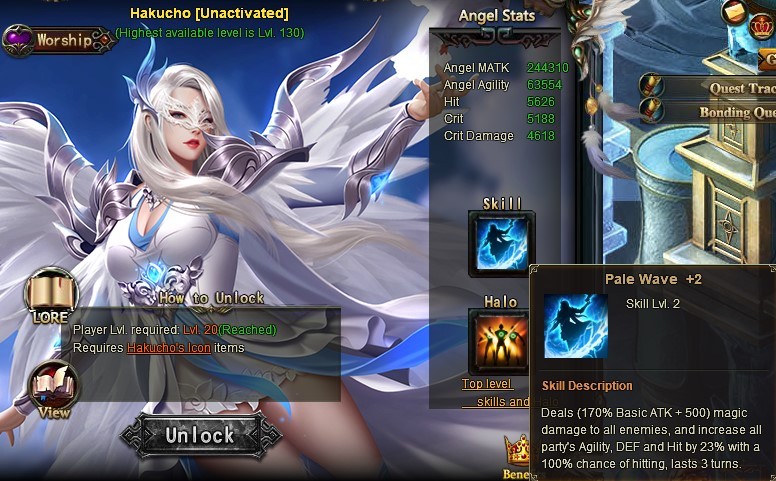Click the Worship button
The height and width of the screenshot is (481, 776).
[x=58, y=40]
